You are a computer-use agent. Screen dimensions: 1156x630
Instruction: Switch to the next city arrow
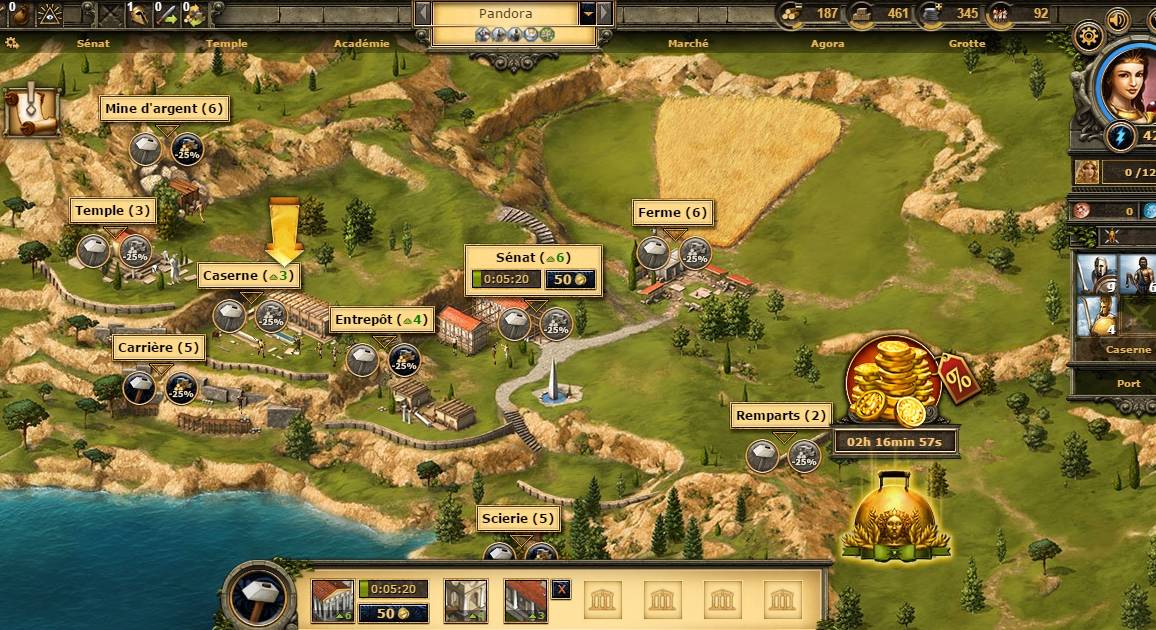(605, 13)
